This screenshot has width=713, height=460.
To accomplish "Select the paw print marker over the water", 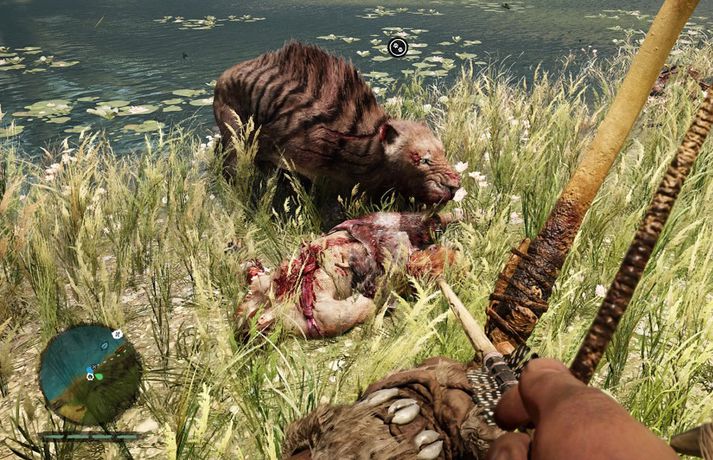I will tap(397, 46).
